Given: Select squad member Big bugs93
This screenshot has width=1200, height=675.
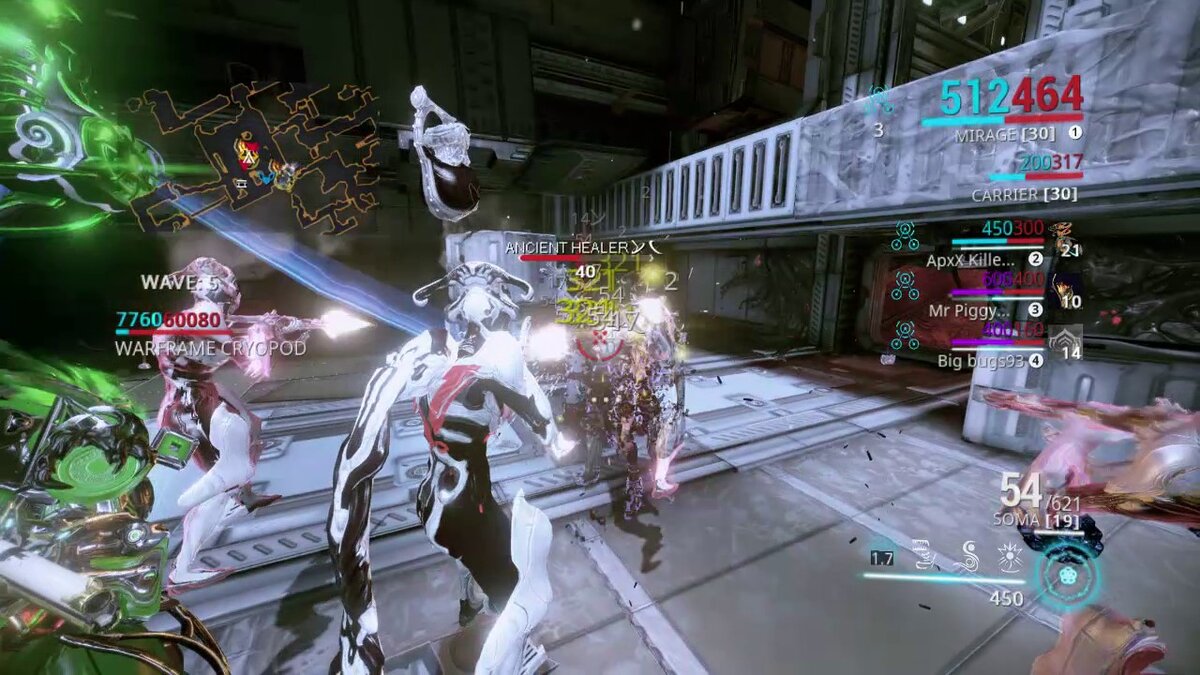Looking at the screenshot, I should pos(981,360).
